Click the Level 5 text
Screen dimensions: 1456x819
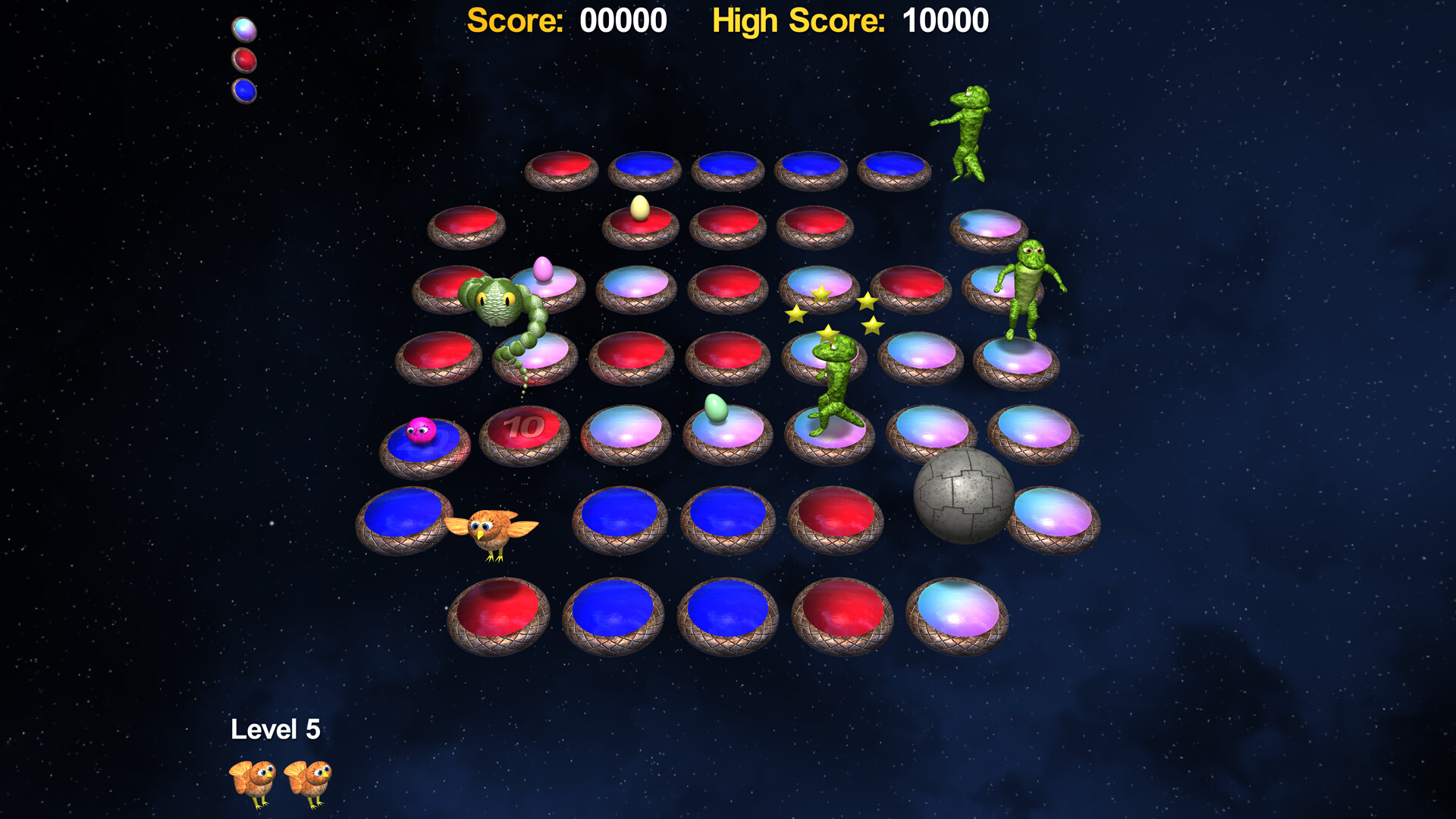click(276, 729)
